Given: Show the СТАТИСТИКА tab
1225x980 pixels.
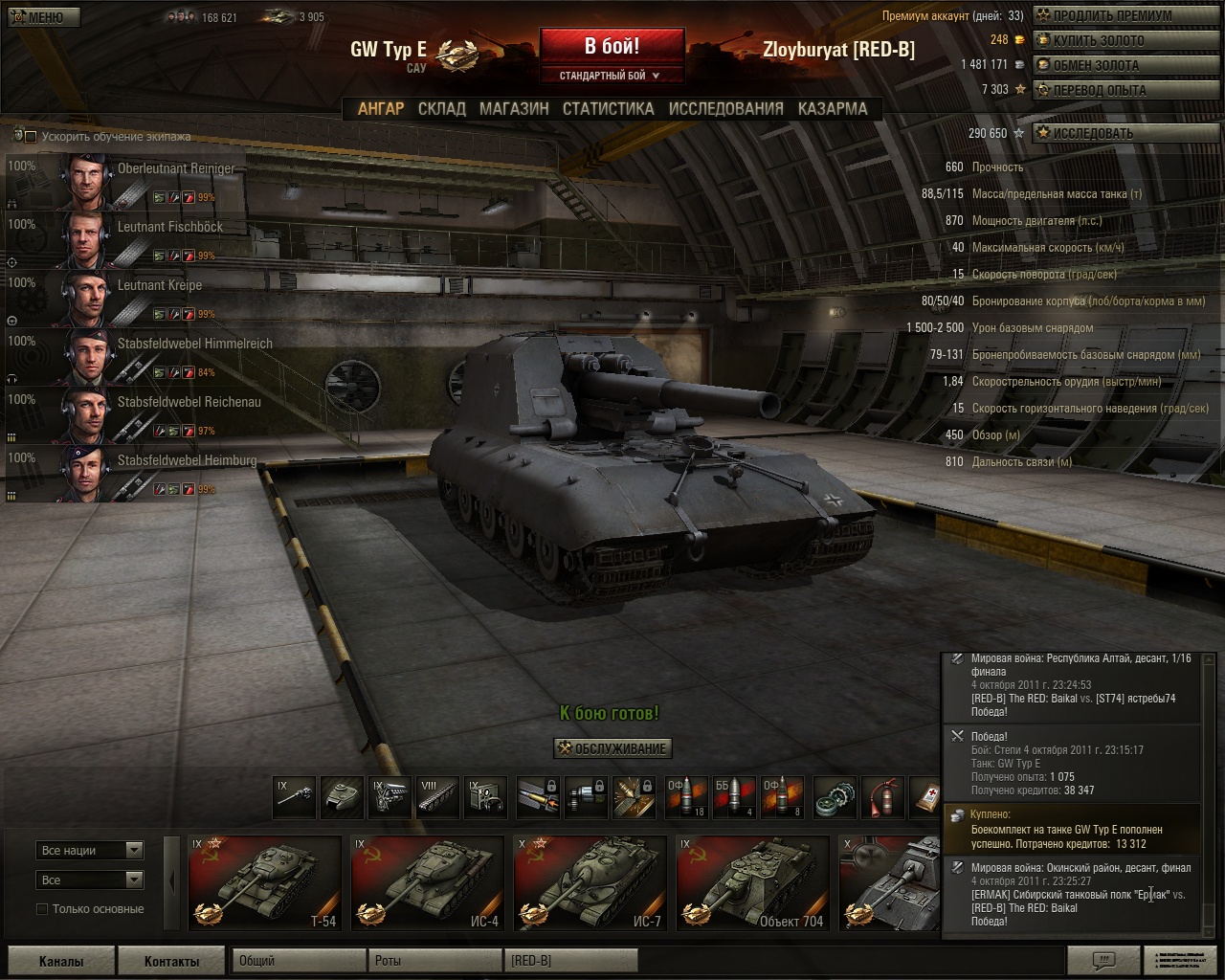Looking at the screenshot, I should coord(608,109).
